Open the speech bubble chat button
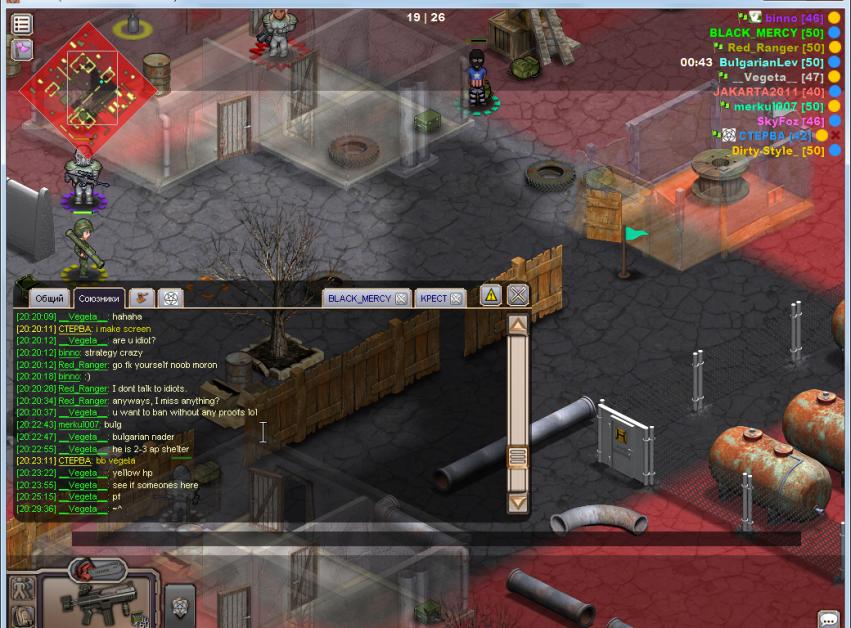Image resolution: width=851 pixels, height=628 pixels. 828,619
